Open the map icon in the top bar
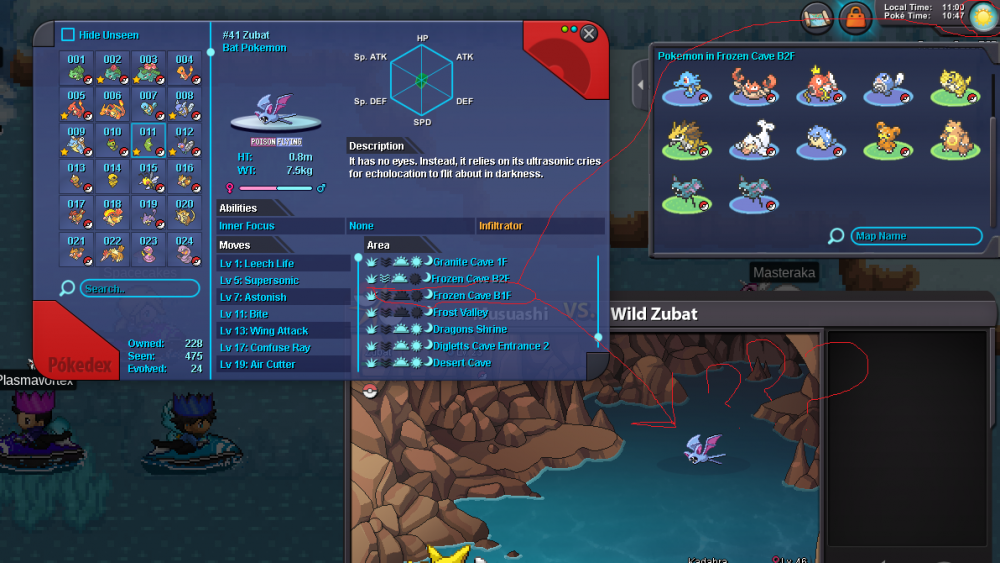The image size is (1000, 563). pos(815,16)
